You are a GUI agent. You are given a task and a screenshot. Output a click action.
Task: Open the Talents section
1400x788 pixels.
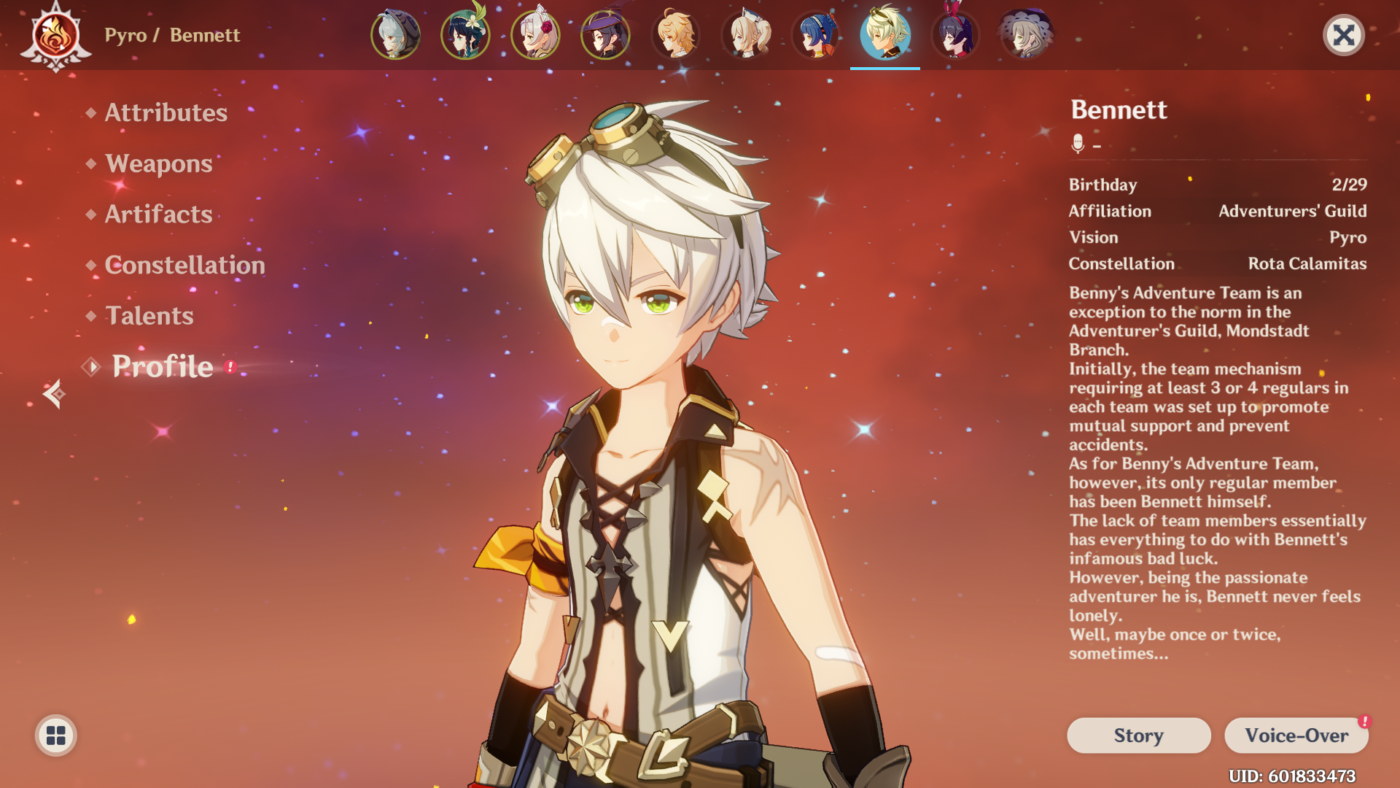pyautogui.click(x=149, y=316)
